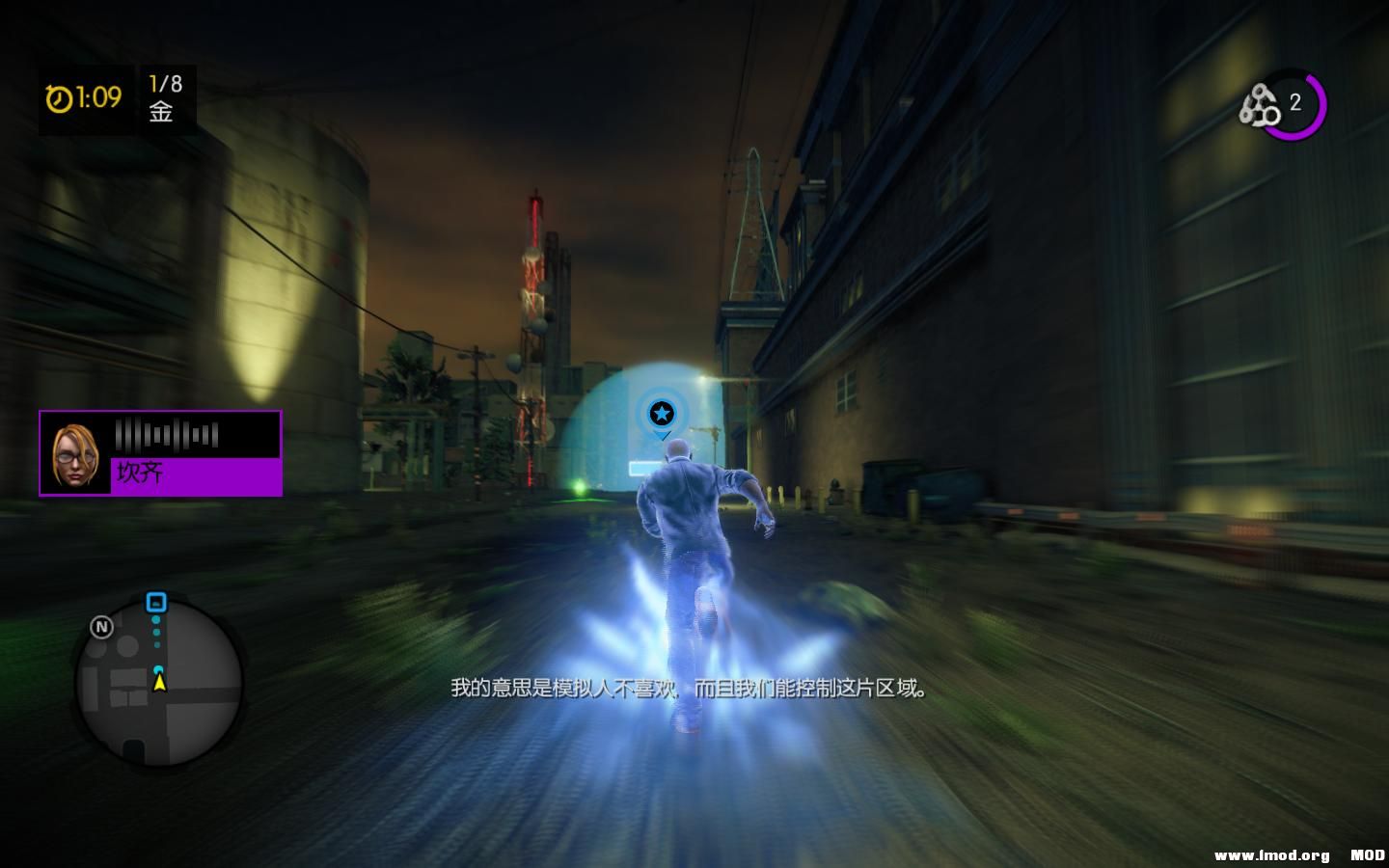The height and width of the screenshot is (868, 1389).
Task: Click the yellow stopwatch timer icon
Action: click(58, 96)
